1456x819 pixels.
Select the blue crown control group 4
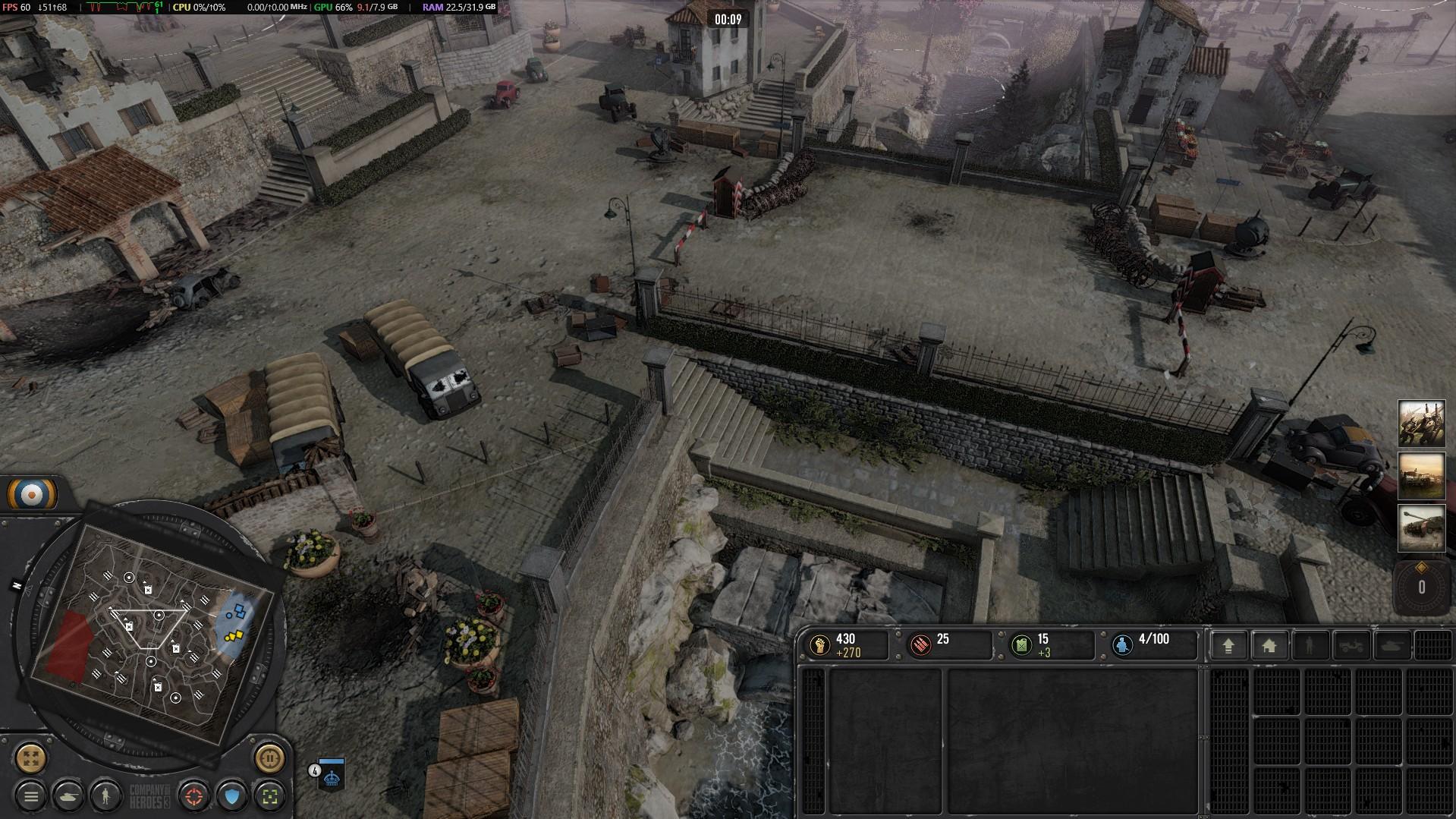pyautogui.click(x=331, y=774)
